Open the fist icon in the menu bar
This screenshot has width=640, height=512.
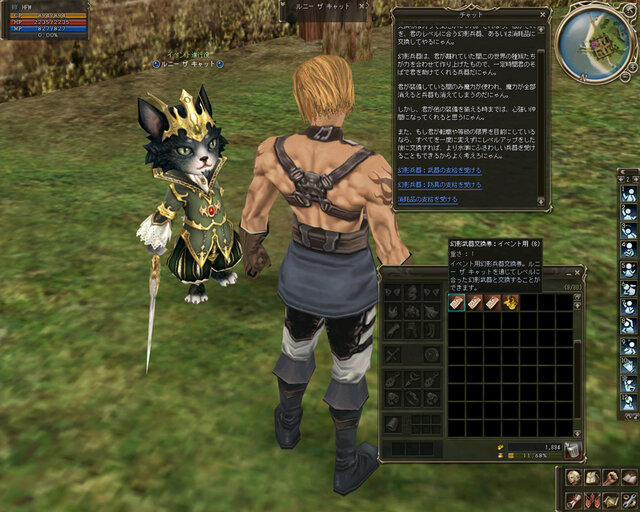pyautogui.click(x=609, y=478)
